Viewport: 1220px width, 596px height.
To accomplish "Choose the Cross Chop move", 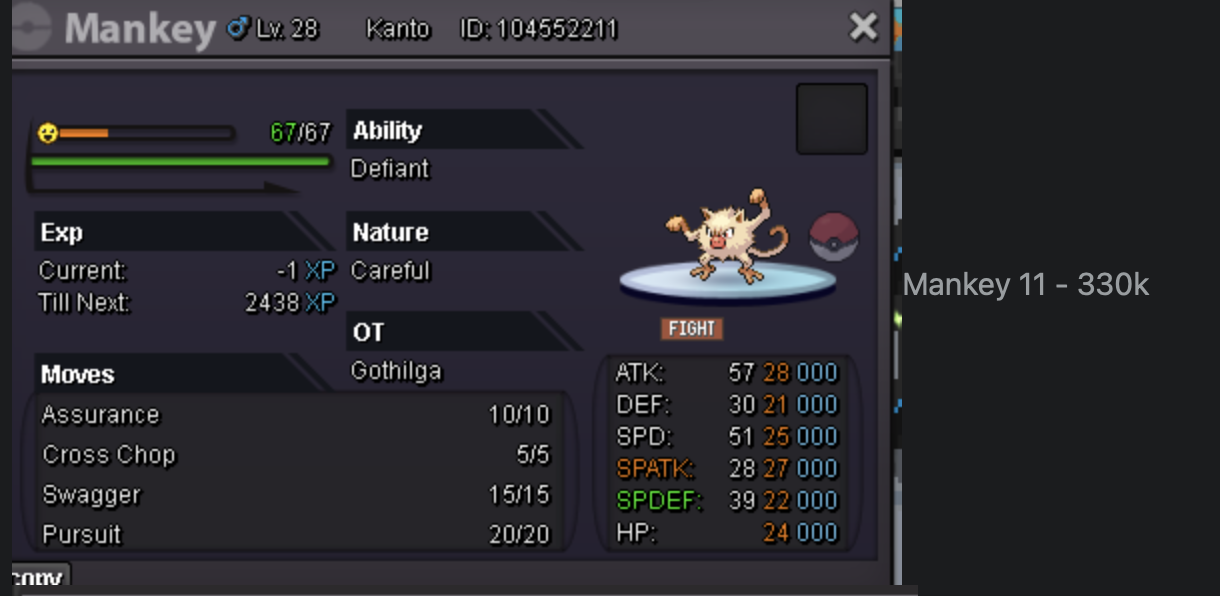I will [295, 455].
